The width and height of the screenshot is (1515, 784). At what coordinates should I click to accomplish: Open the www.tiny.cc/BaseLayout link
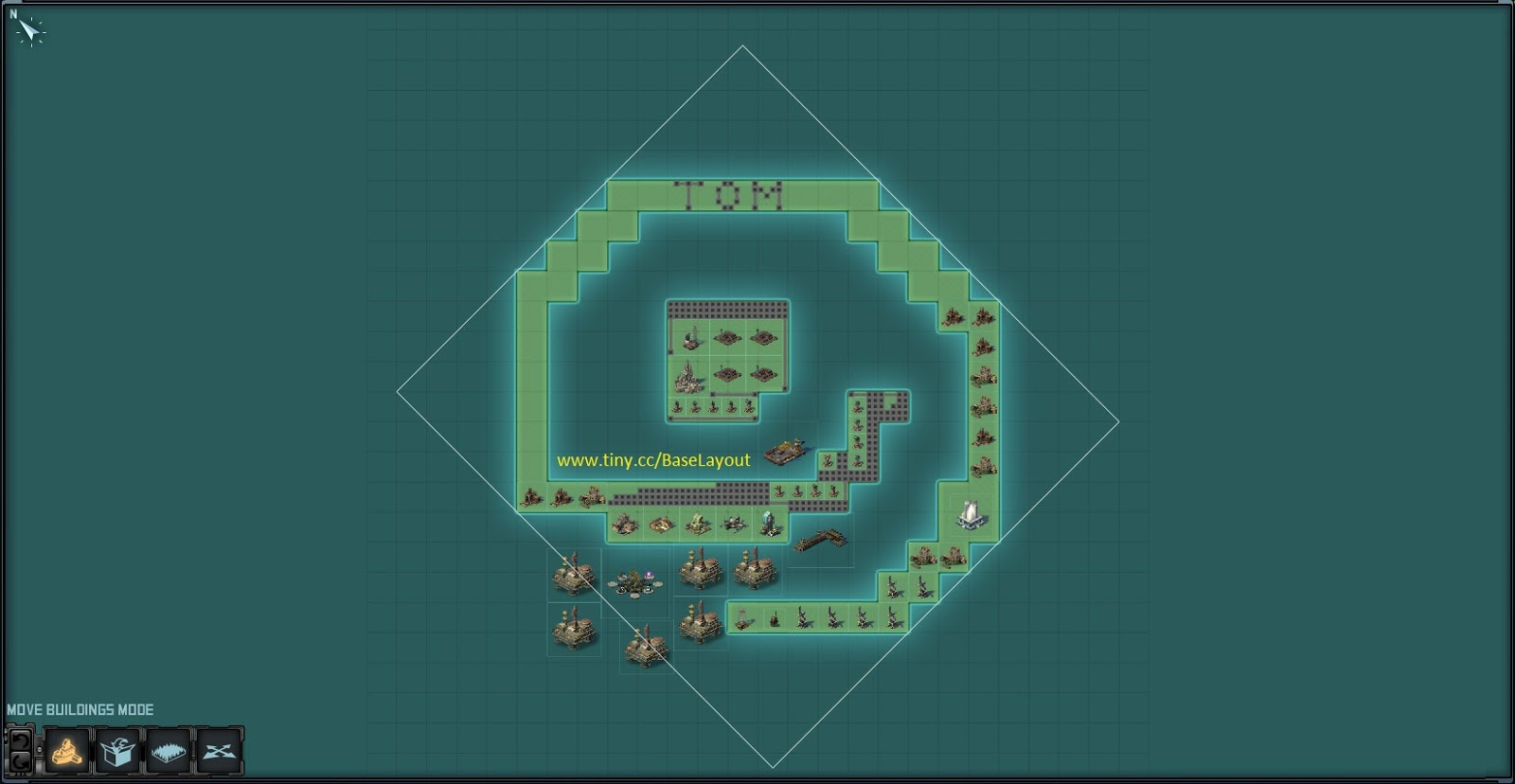[x=653, y=460]
